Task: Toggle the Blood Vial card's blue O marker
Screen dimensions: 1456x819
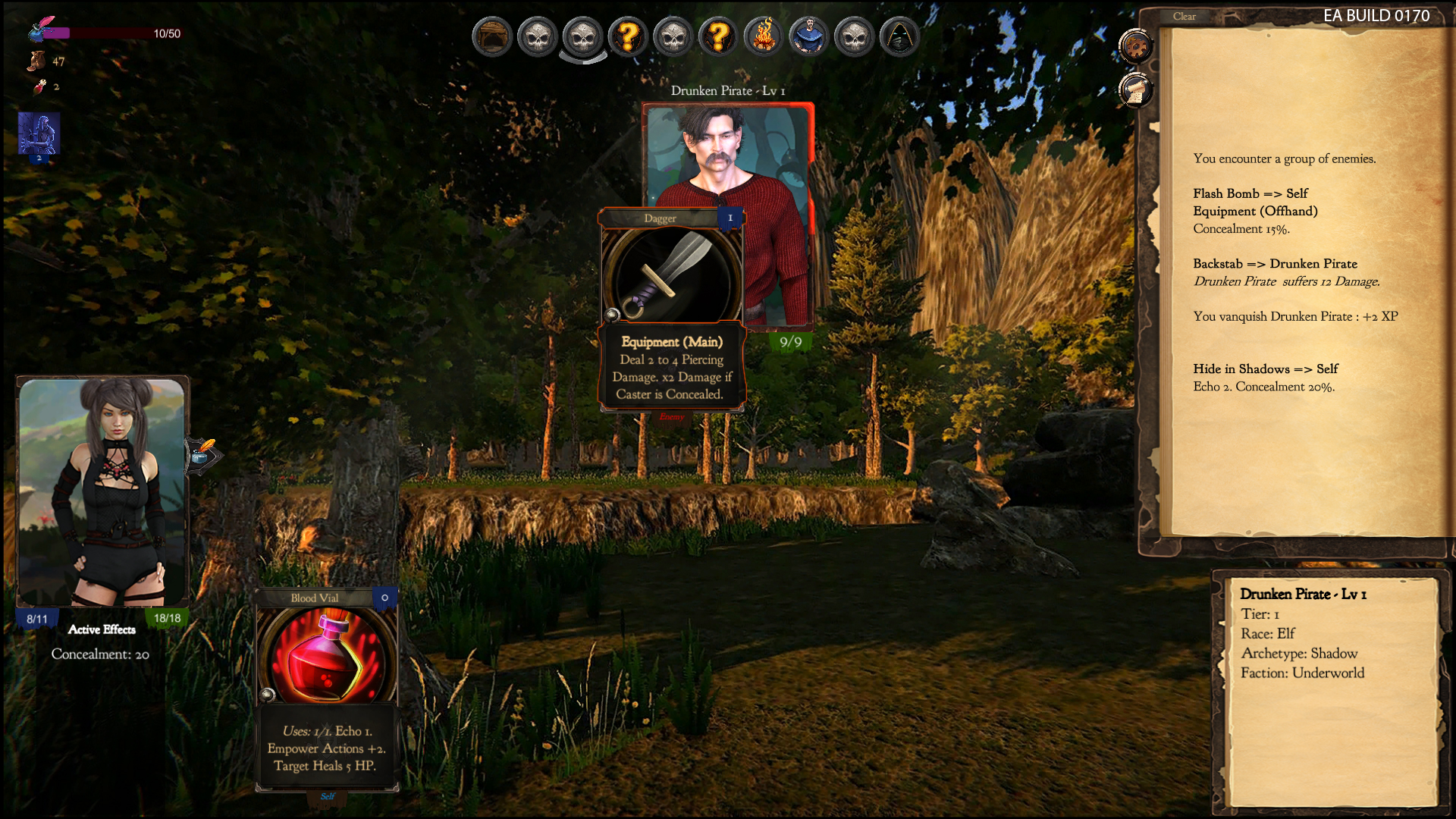Action: 384,598
